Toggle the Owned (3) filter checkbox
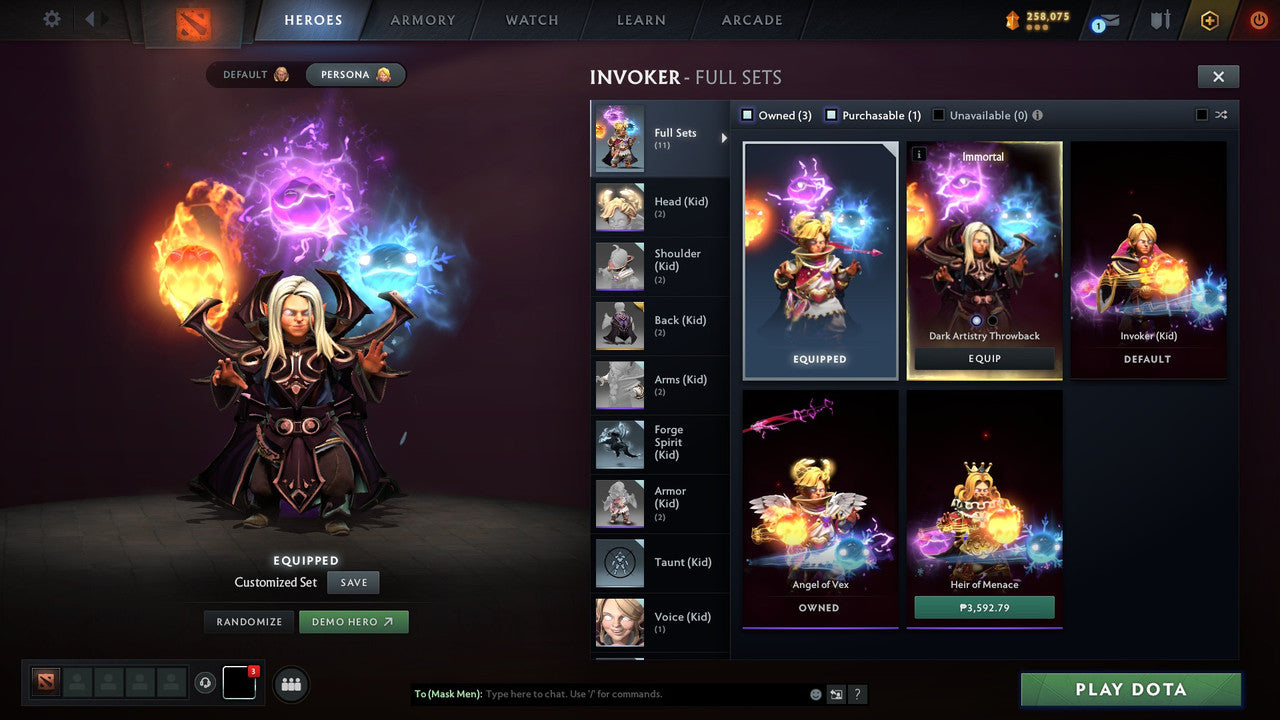Screen dimensions: 1280x720 [x=747, y=115]
